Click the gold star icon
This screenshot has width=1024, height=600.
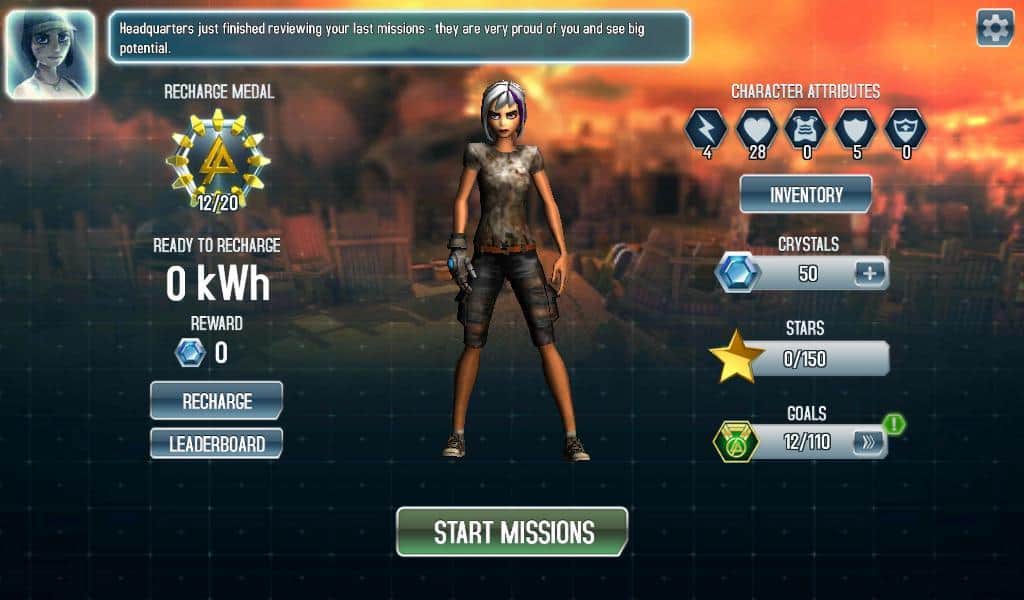(x=736, y=359)
